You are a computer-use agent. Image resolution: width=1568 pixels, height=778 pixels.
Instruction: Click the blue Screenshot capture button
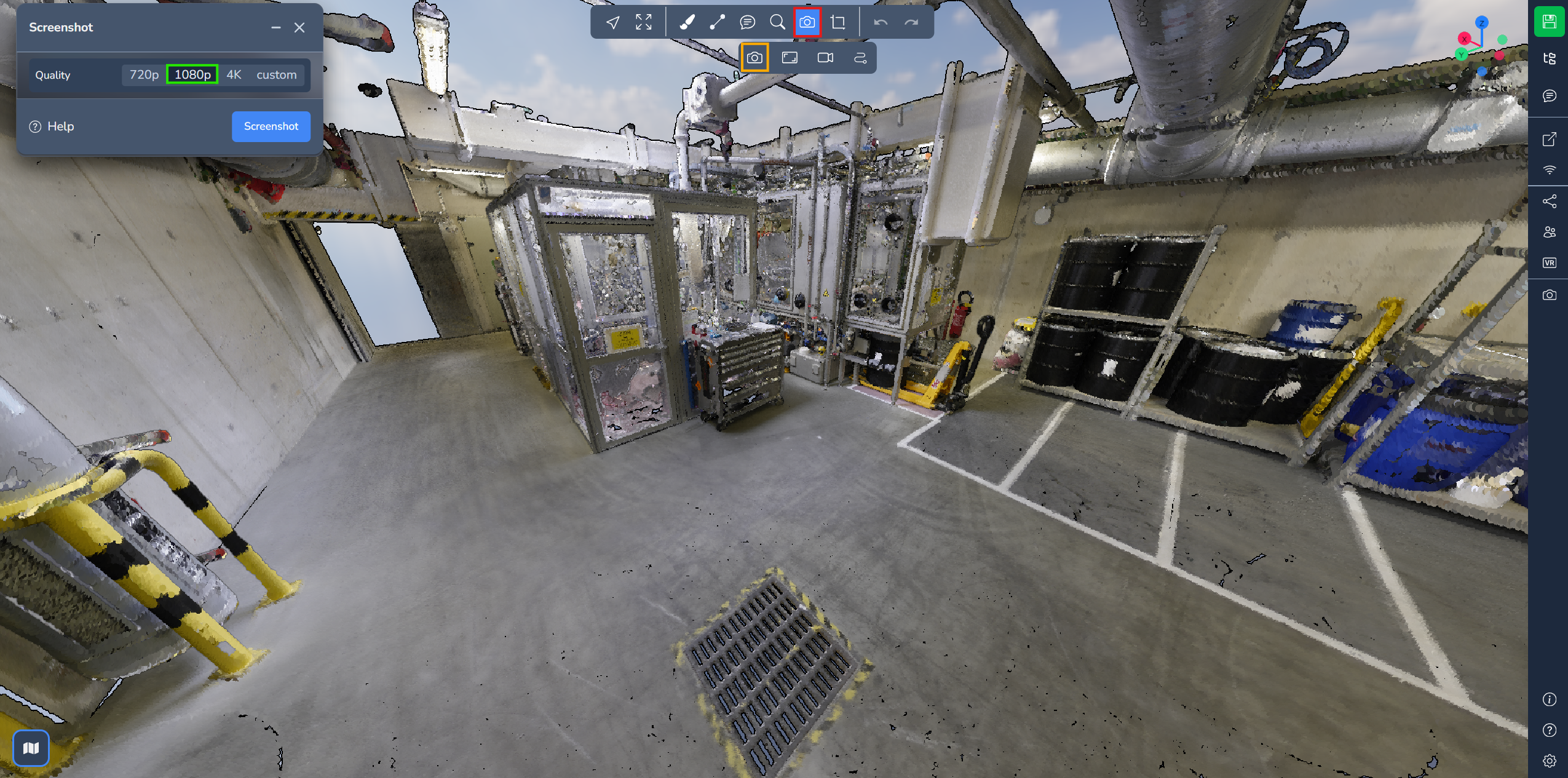[271, 126]
